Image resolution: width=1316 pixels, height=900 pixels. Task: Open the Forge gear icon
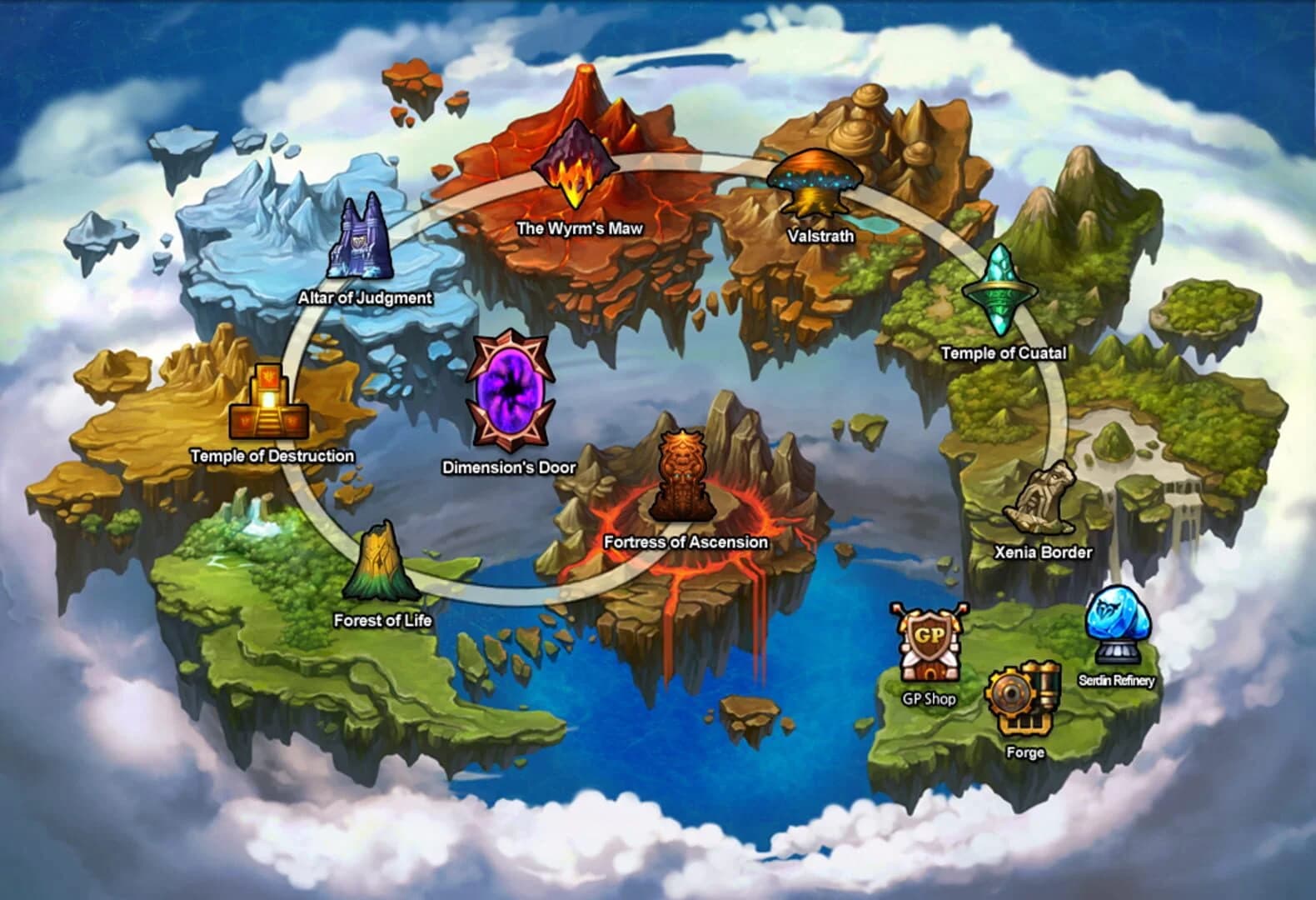(1023, 696)
